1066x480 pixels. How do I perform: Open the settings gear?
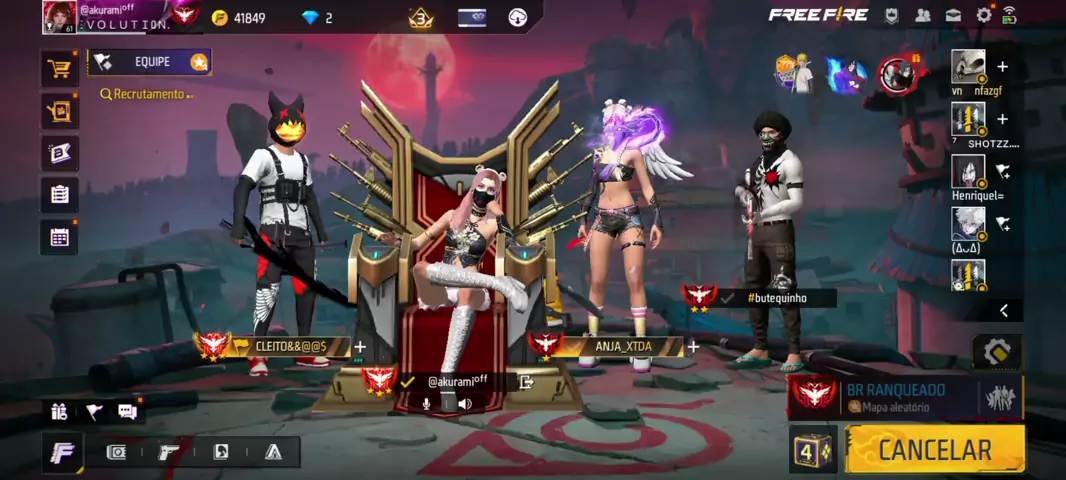(984, 15)
